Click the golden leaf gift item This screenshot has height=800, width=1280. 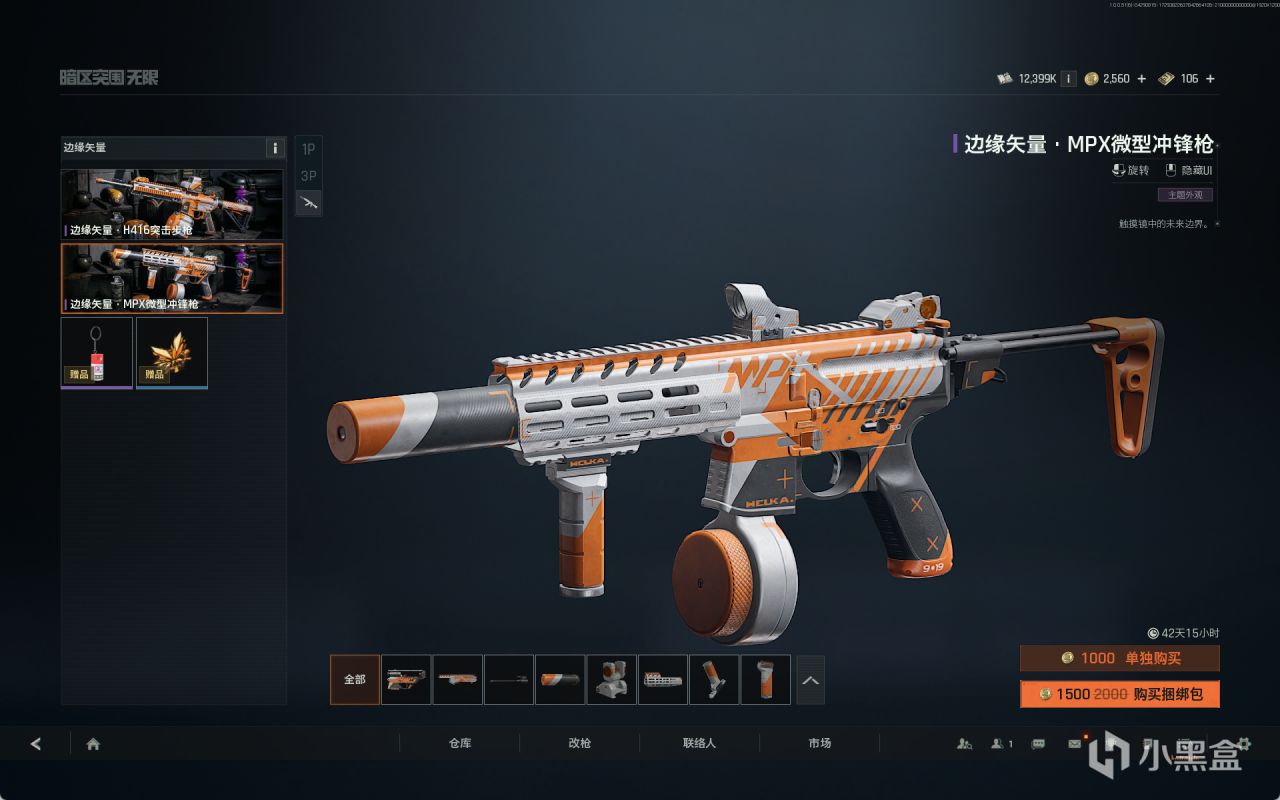pyautogui.click(x=172, y=352)
